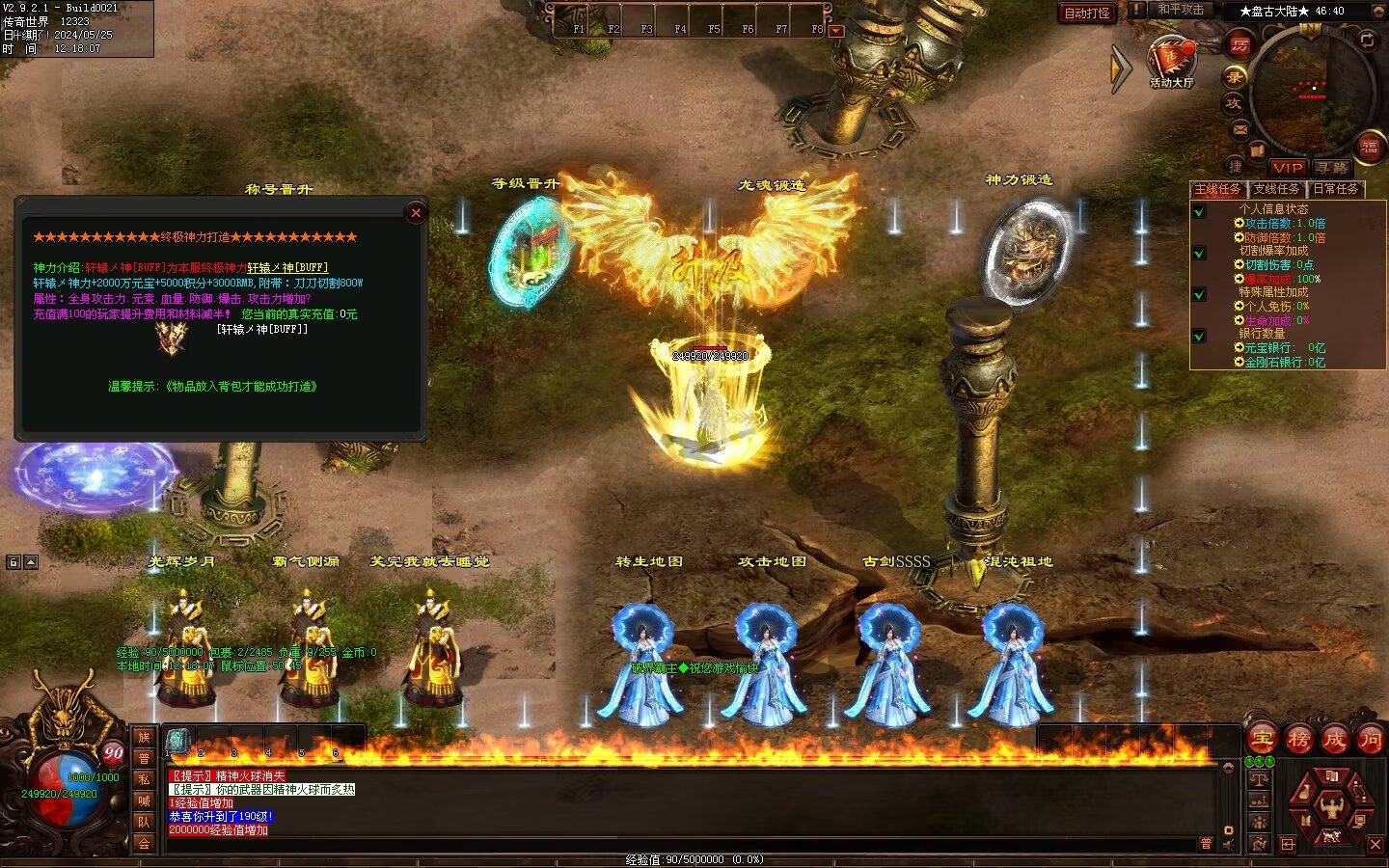Image resolution: width=1389 pixels, height=868 pixels.
Task: Open the 成 achievements button
Action: coord(1334,740)
